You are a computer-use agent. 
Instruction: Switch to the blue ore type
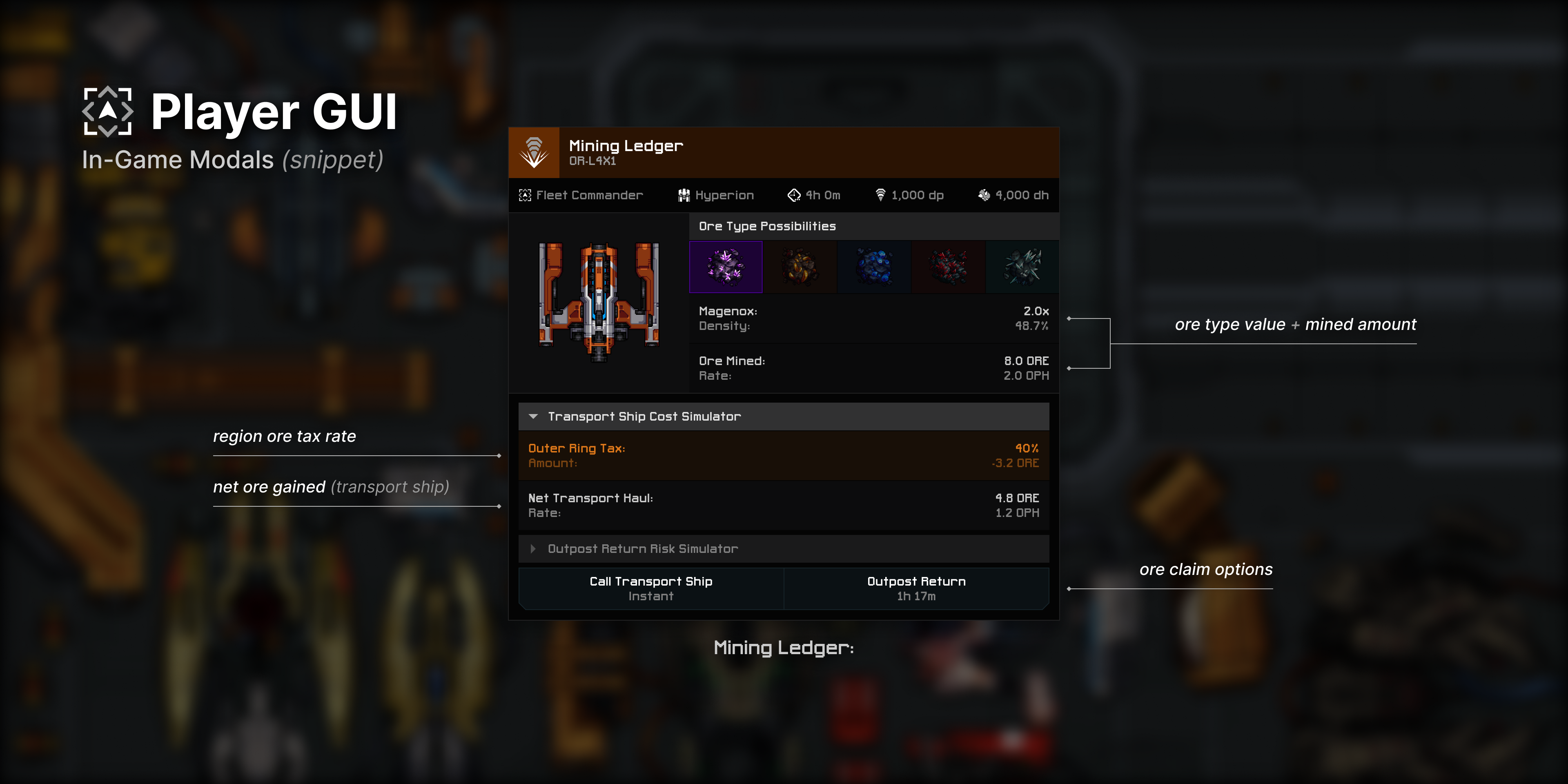pyautogui.click(x=874, y=267)
